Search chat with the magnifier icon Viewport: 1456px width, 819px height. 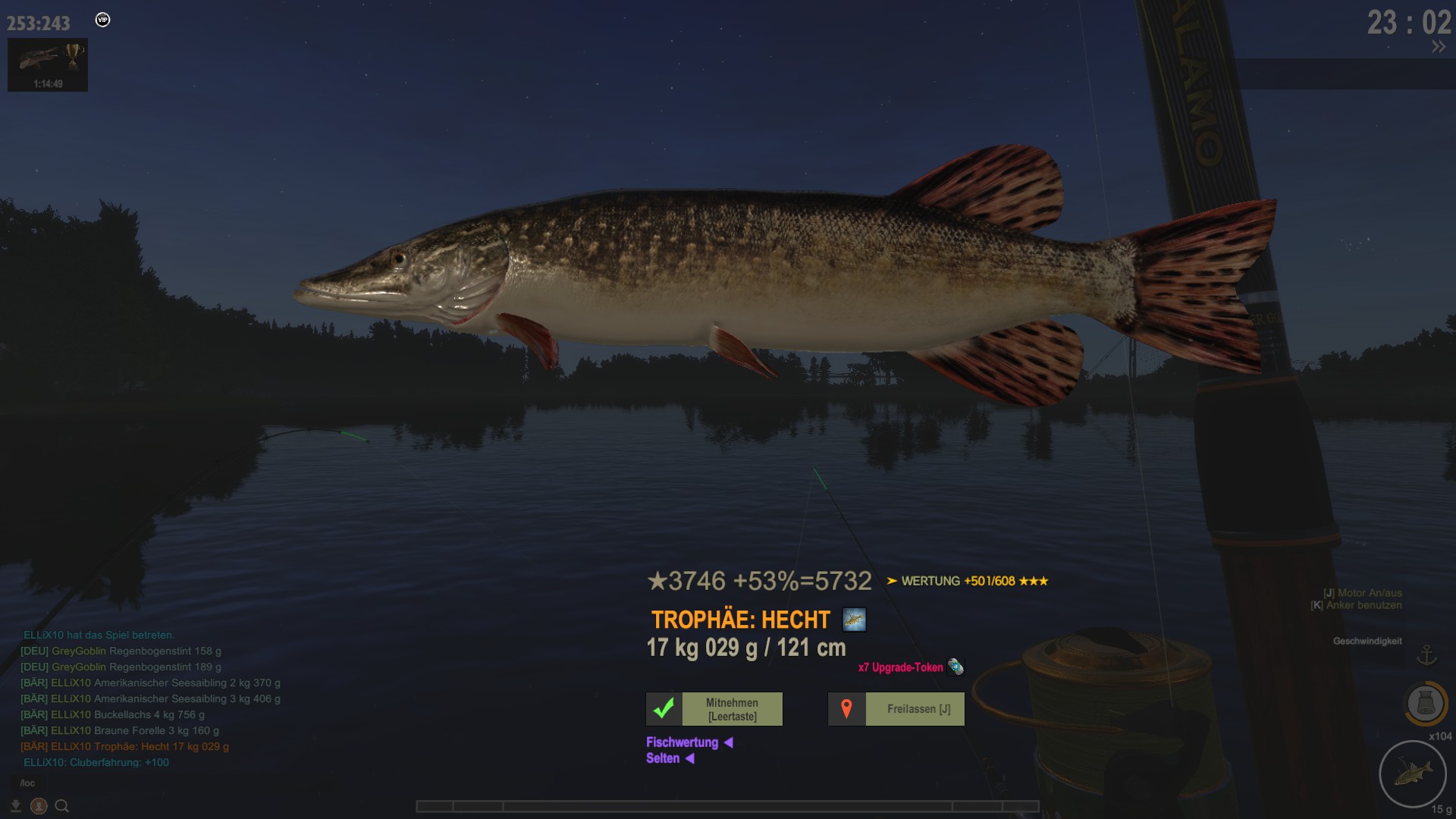point(62,806)
